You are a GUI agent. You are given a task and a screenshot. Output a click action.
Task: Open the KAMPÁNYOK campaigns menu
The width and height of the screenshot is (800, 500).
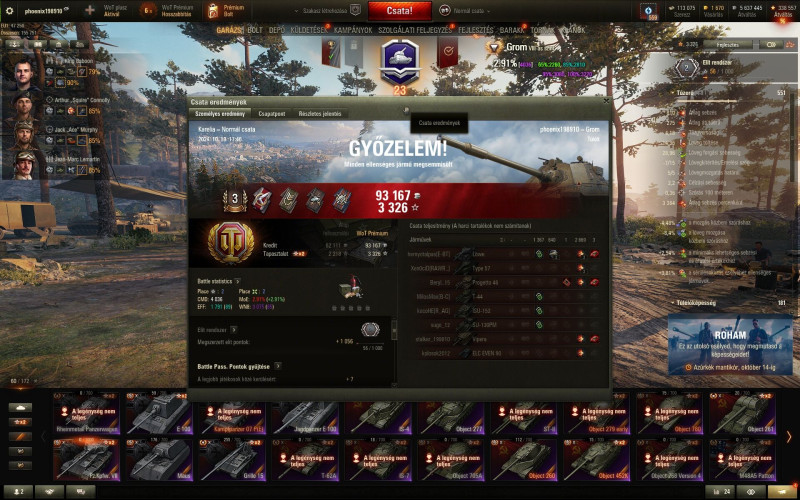tap(353, 31)
